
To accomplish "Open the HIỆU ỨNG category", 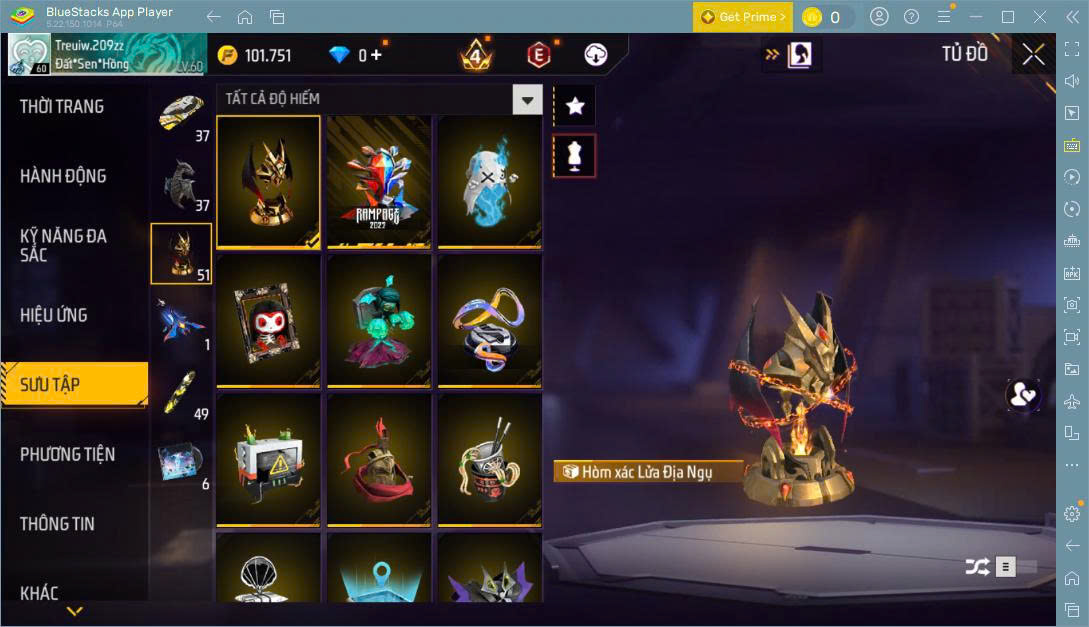I will click(x=54, y=315).
